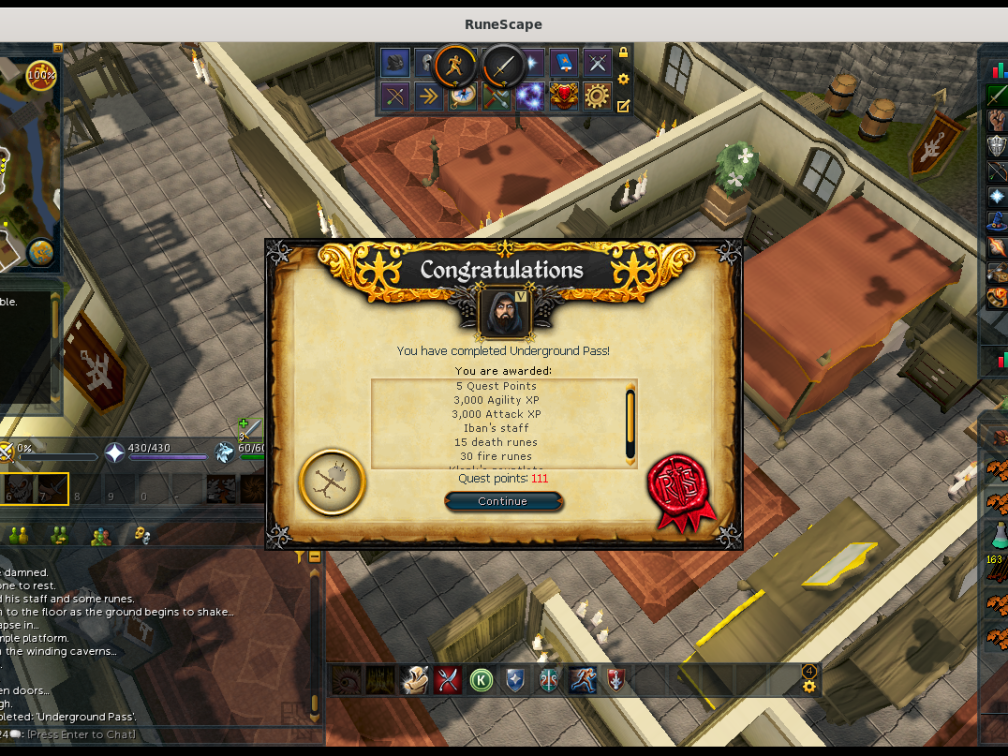Screen dimensions: 1008x756
Task: Open the action bar gear settings
Action: 809,686
